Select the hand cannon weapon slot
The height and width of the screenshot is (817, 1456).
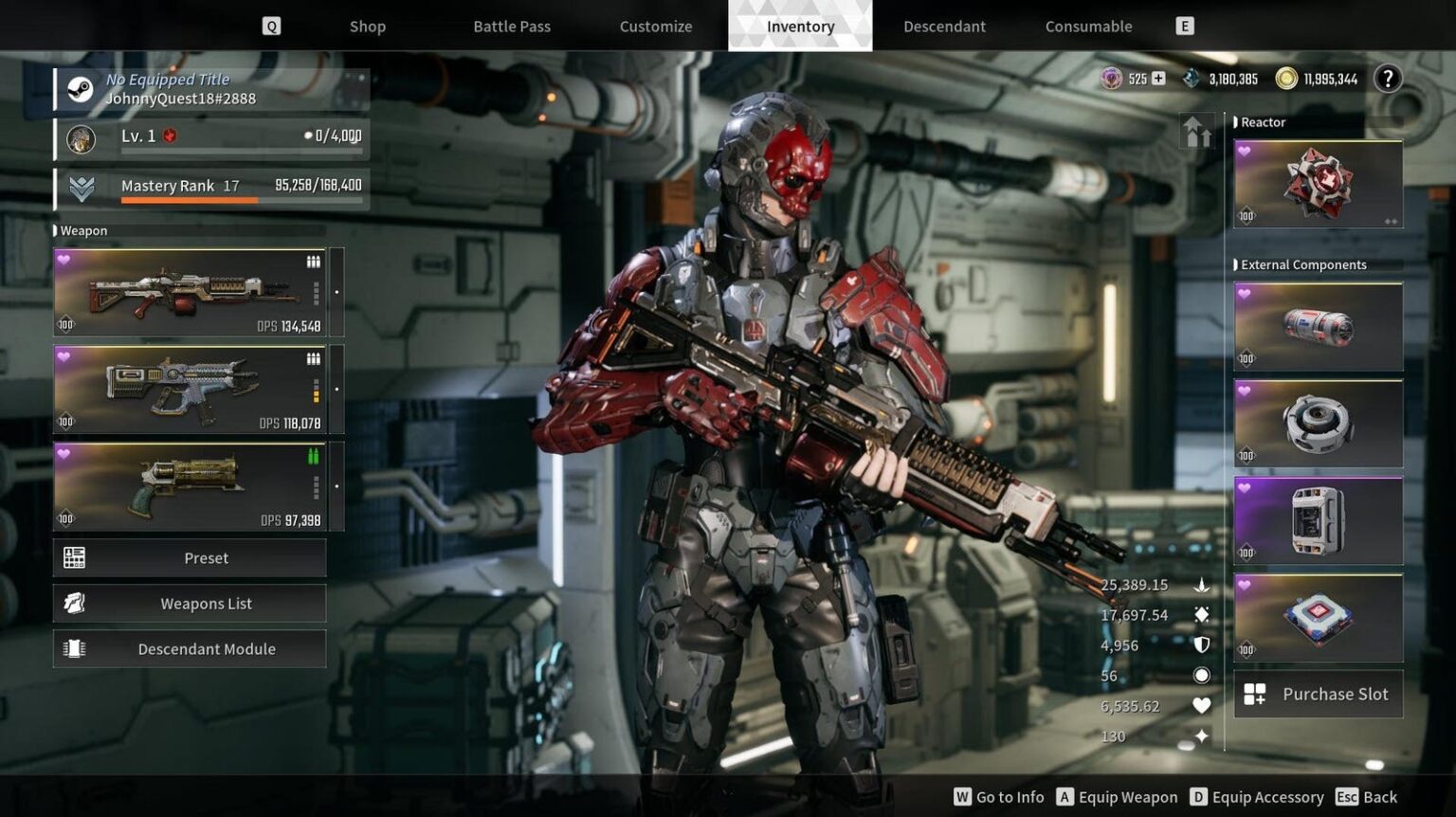[x=190, y=486]
